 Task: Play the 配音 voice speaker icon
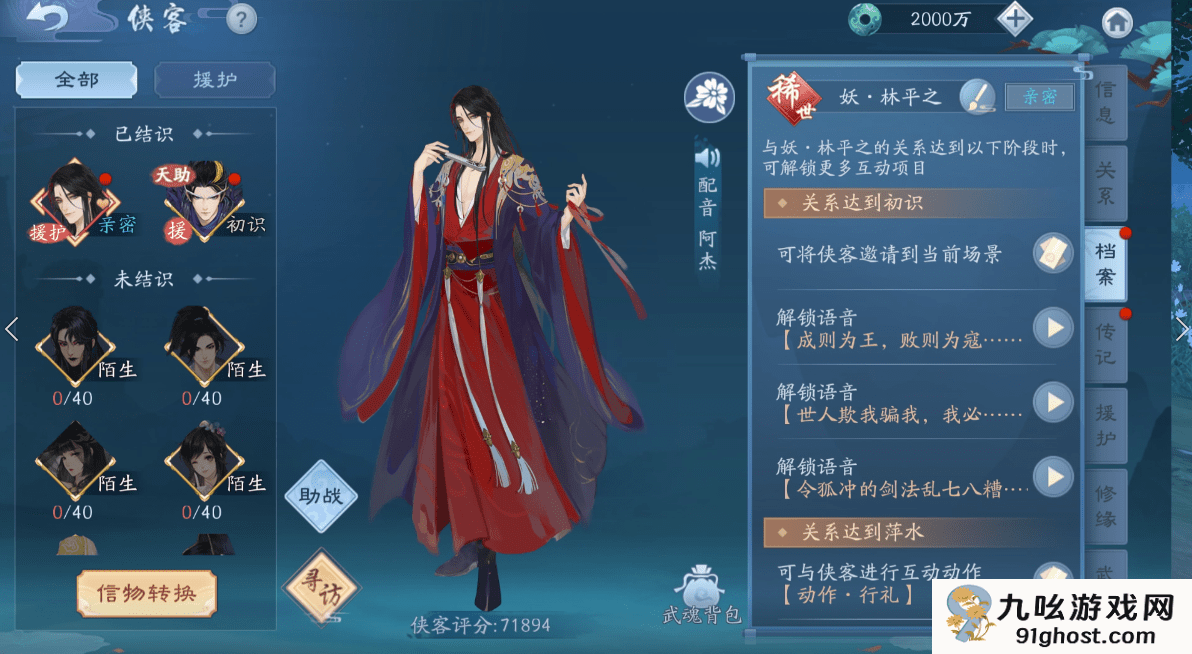[x=707, y=157]
